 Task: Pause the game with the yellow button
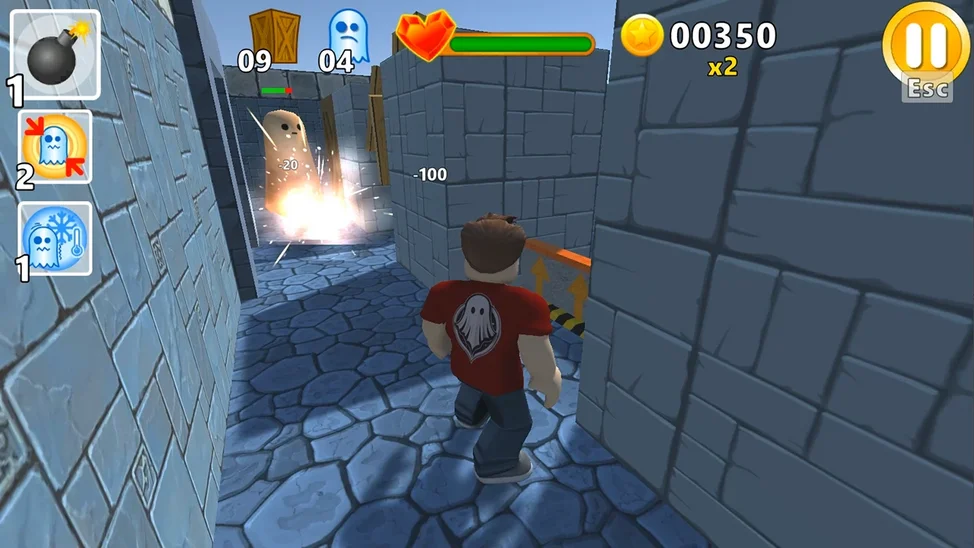pos(927,45)
